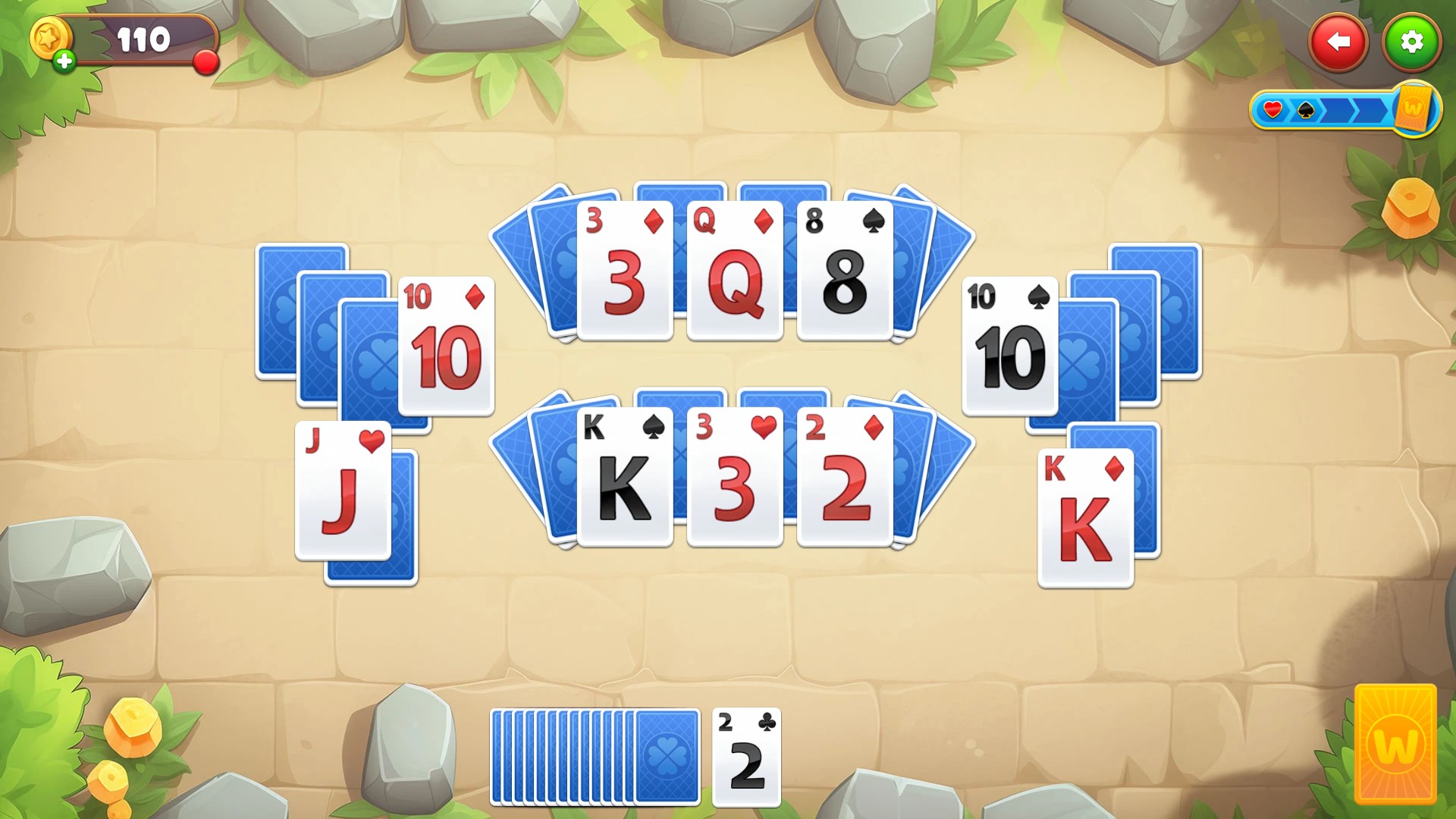This screenshot has height=819, width=1456.
Task: Open the settings gear
Action: [1412, 42]
